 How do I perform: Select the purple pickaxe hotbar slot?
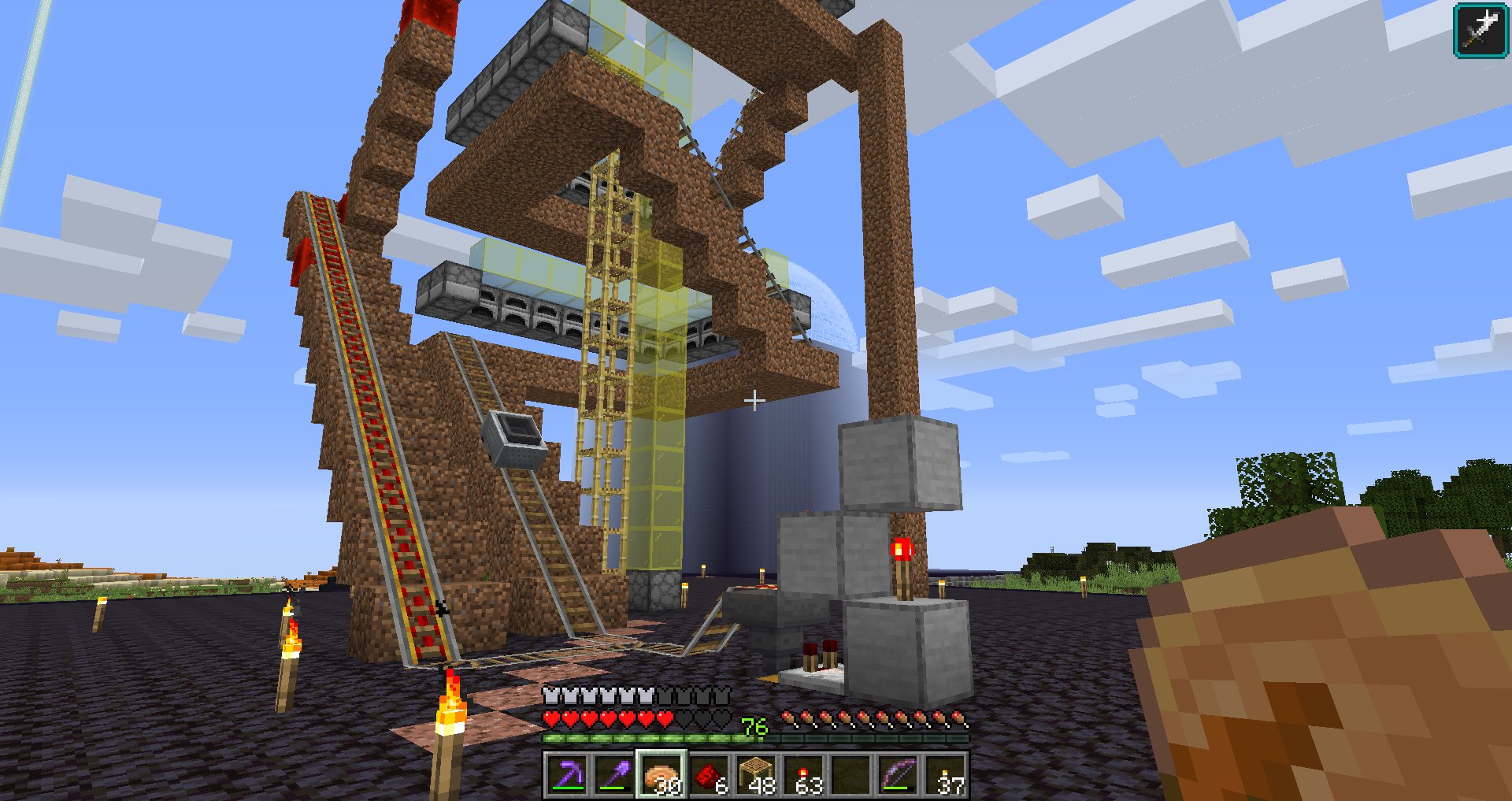[x=567, y=776]
